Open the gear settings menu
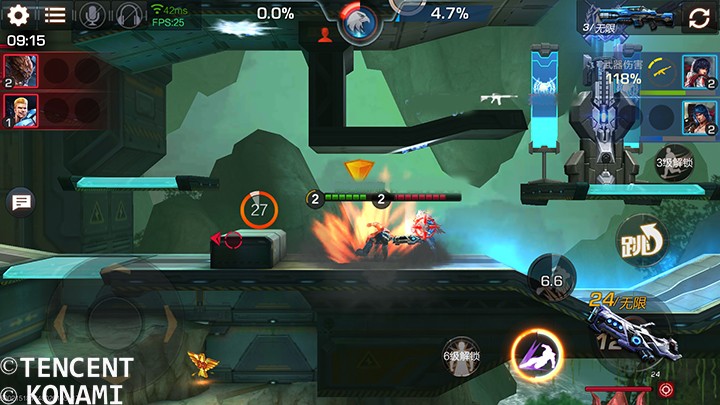 (18, 15)
